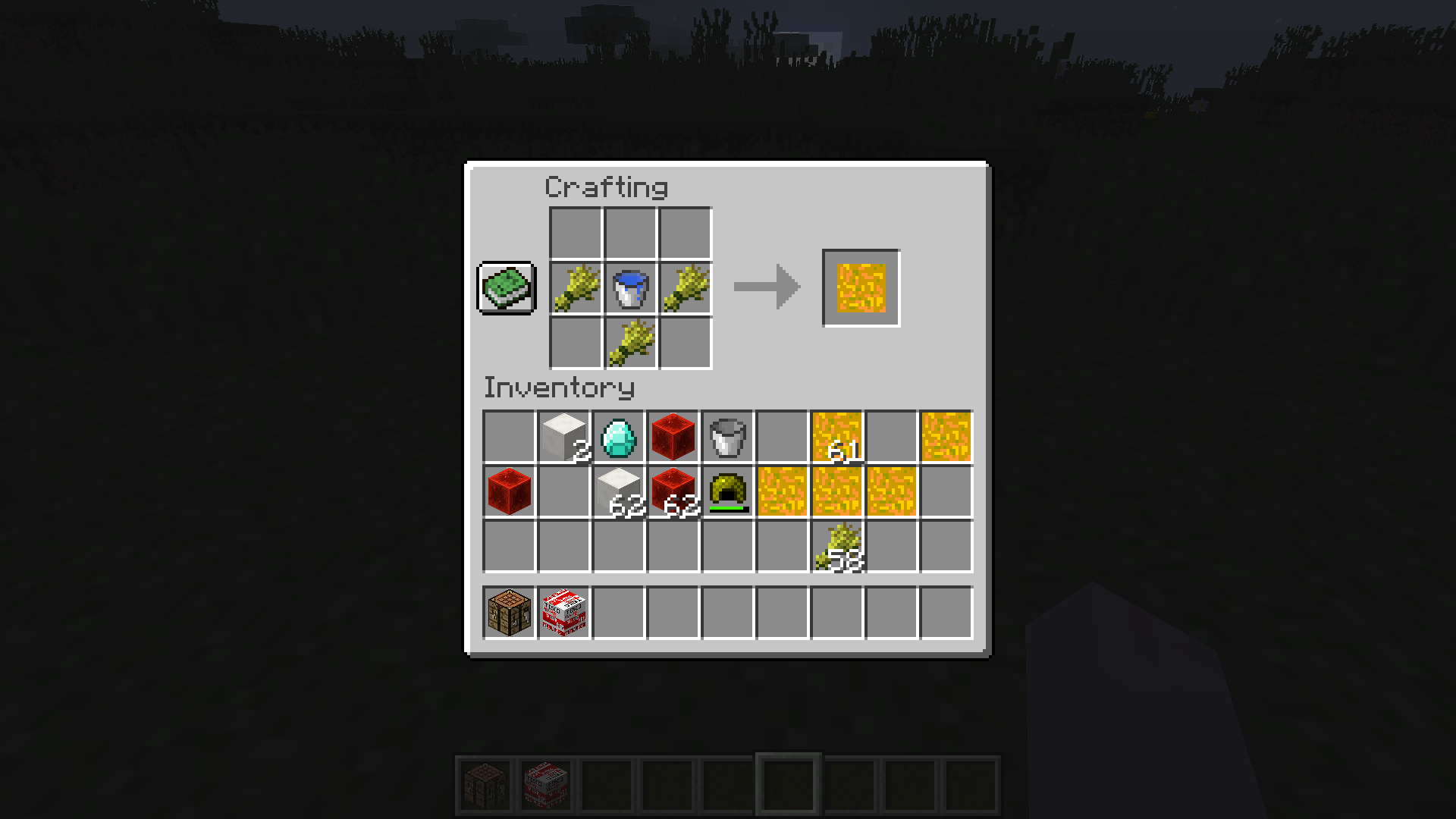This screenshot has width=1456, height=819.
Task: Select the wheat in the bottom crafting row
Action: coord(629,344)
